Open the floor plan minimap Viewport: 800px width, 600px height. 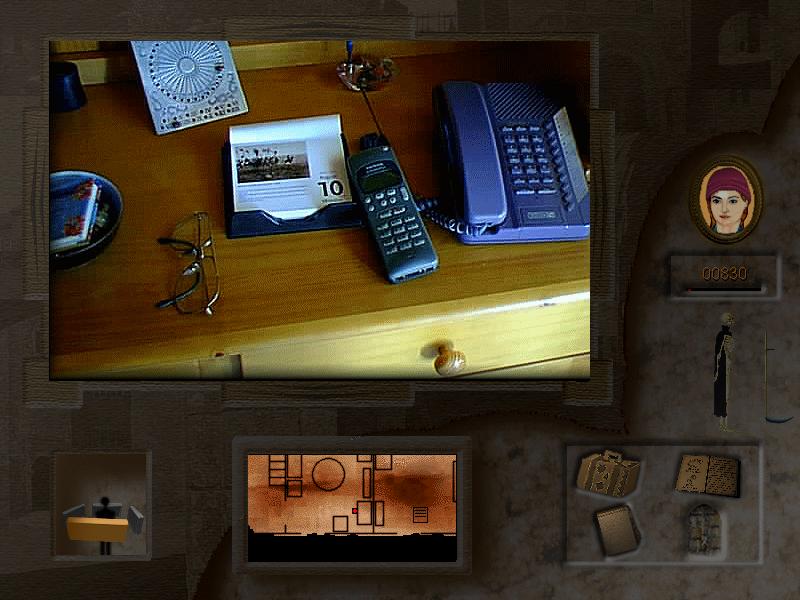351,507
